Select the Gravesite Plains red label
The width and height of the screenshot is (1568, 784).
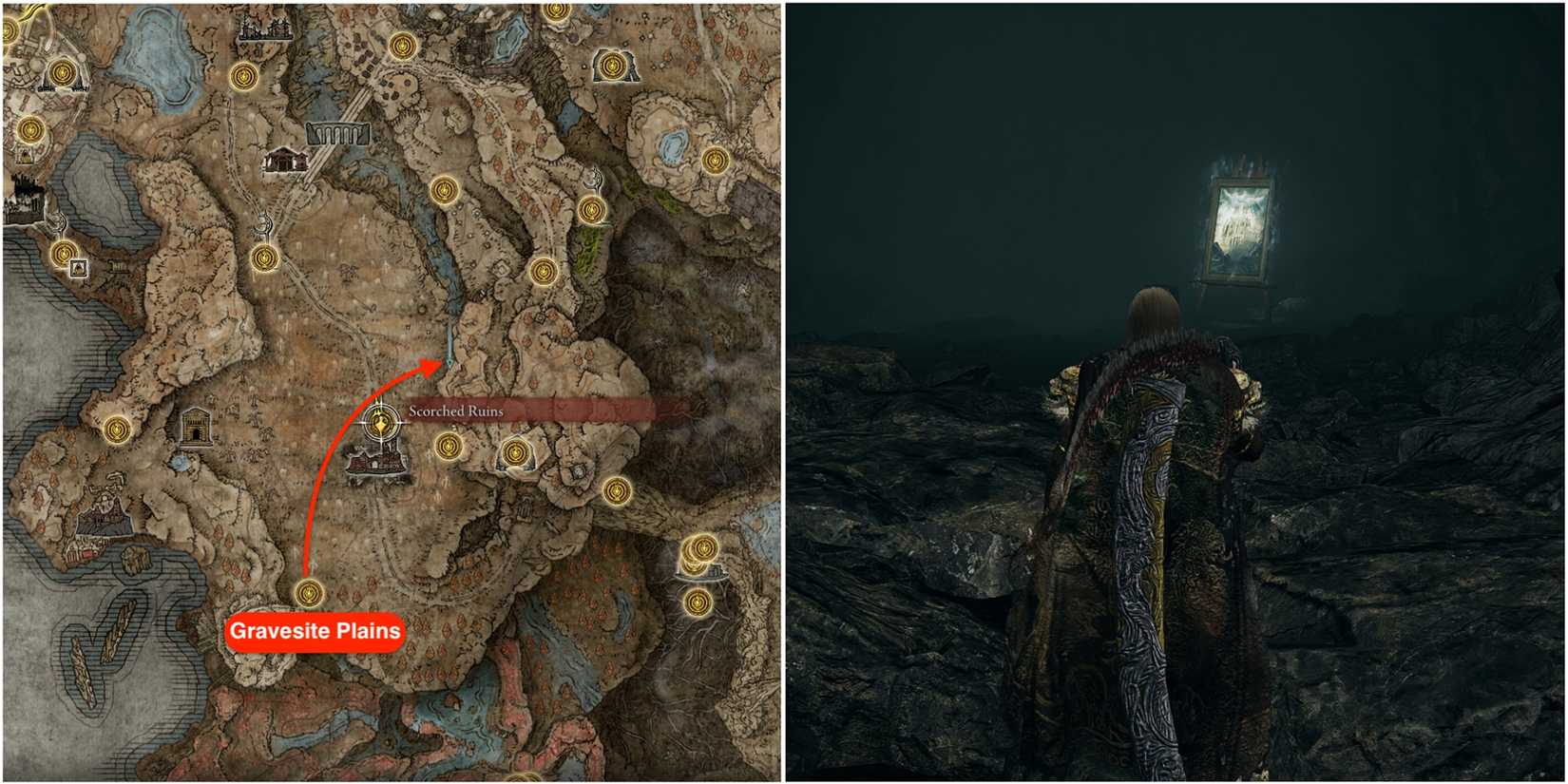314,627
